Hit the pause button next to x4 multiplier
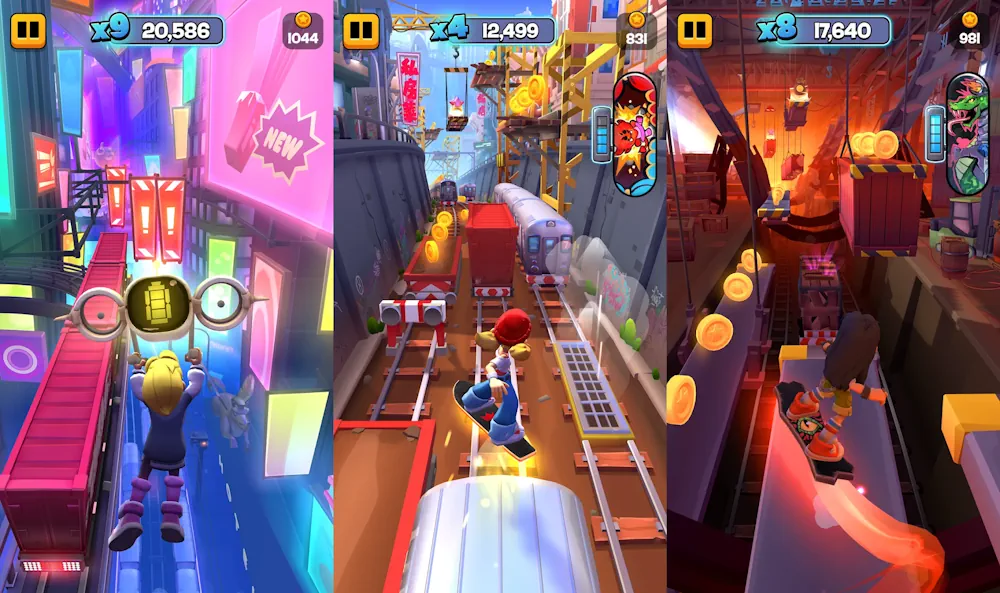The height and width of the screenshot is (593, 1000). pos(361,31)
